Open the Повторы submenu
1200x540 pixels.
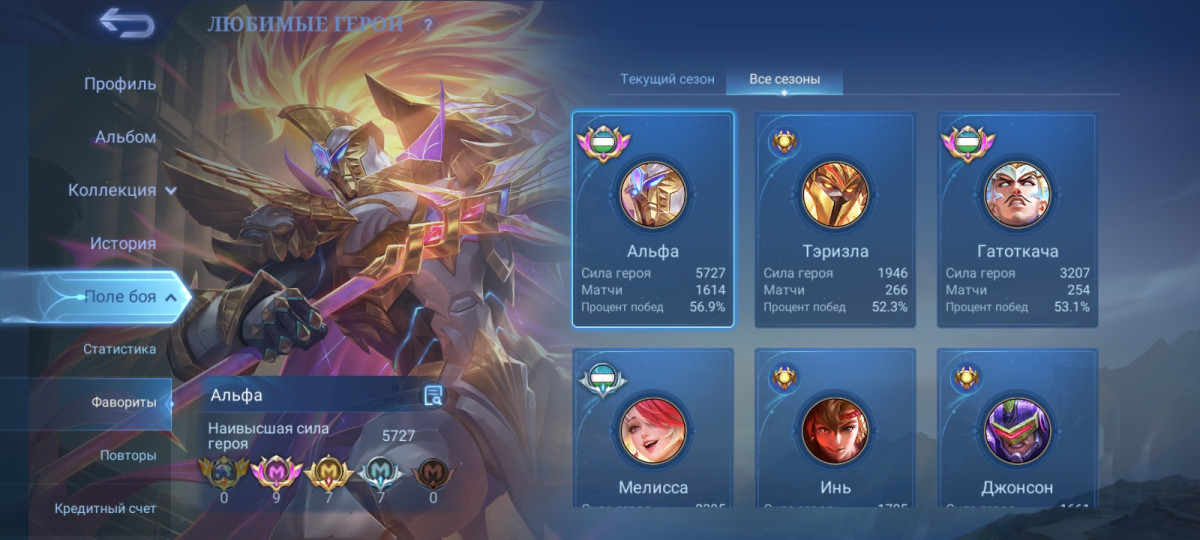[127, 455]
